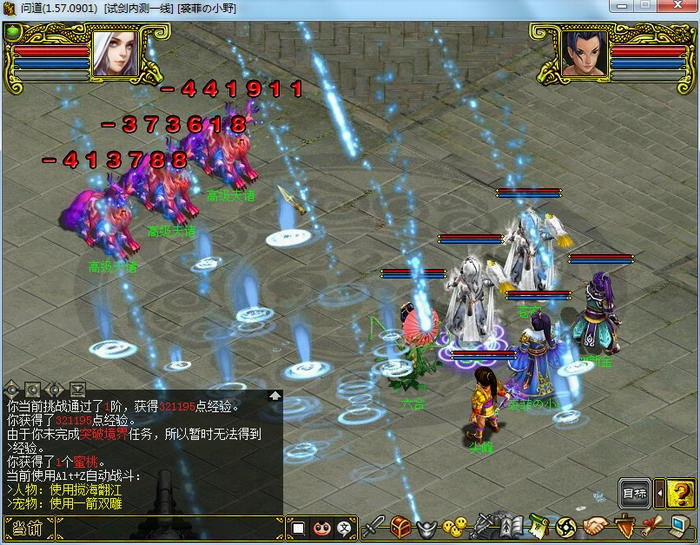The width and height of the screenshot is (700, 545).
Task: Select the white-haired player portrait
Action: pyautogui.click(x=115, y=53)
